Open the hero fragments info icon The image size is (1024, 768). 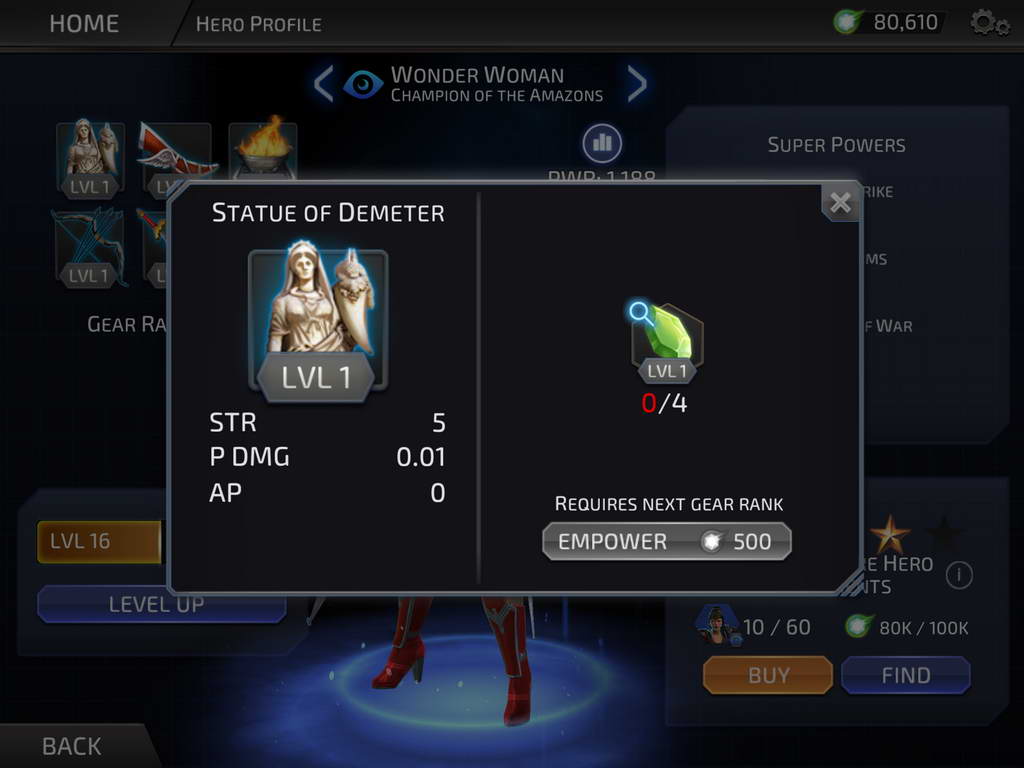(958, 575)
